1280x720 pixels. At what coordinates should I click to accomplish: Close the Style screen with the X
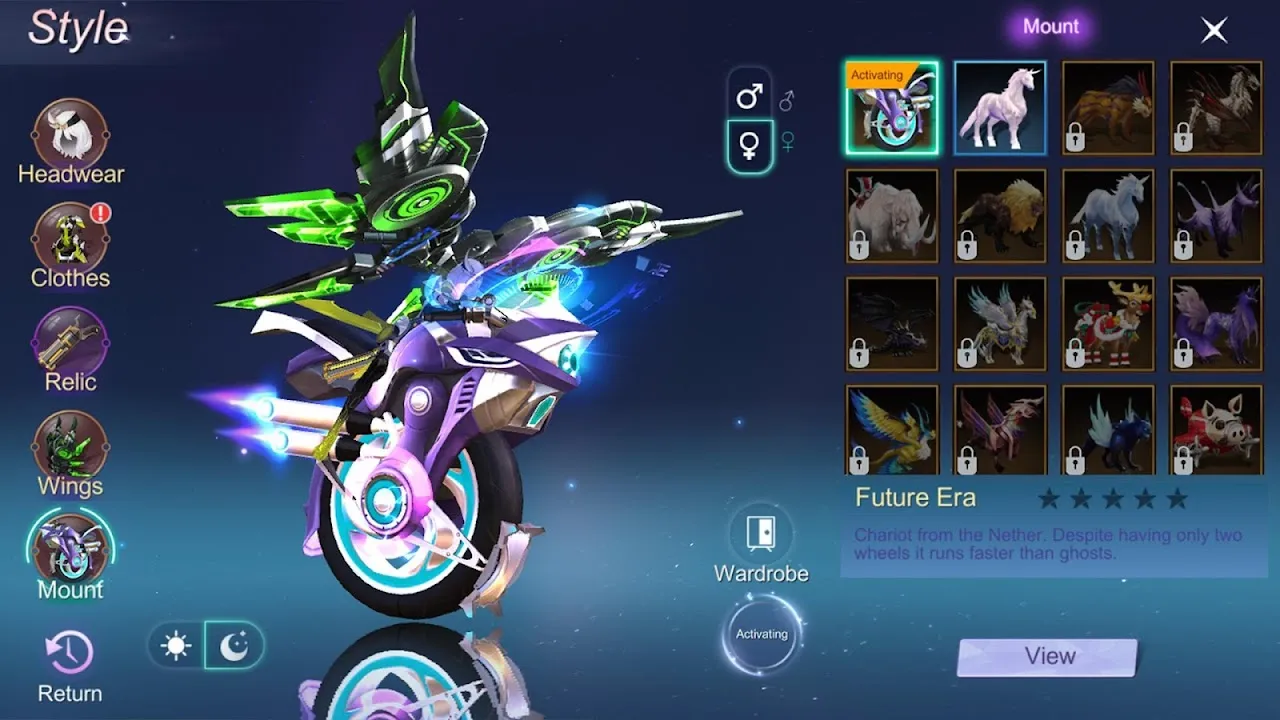point(1213,30)
